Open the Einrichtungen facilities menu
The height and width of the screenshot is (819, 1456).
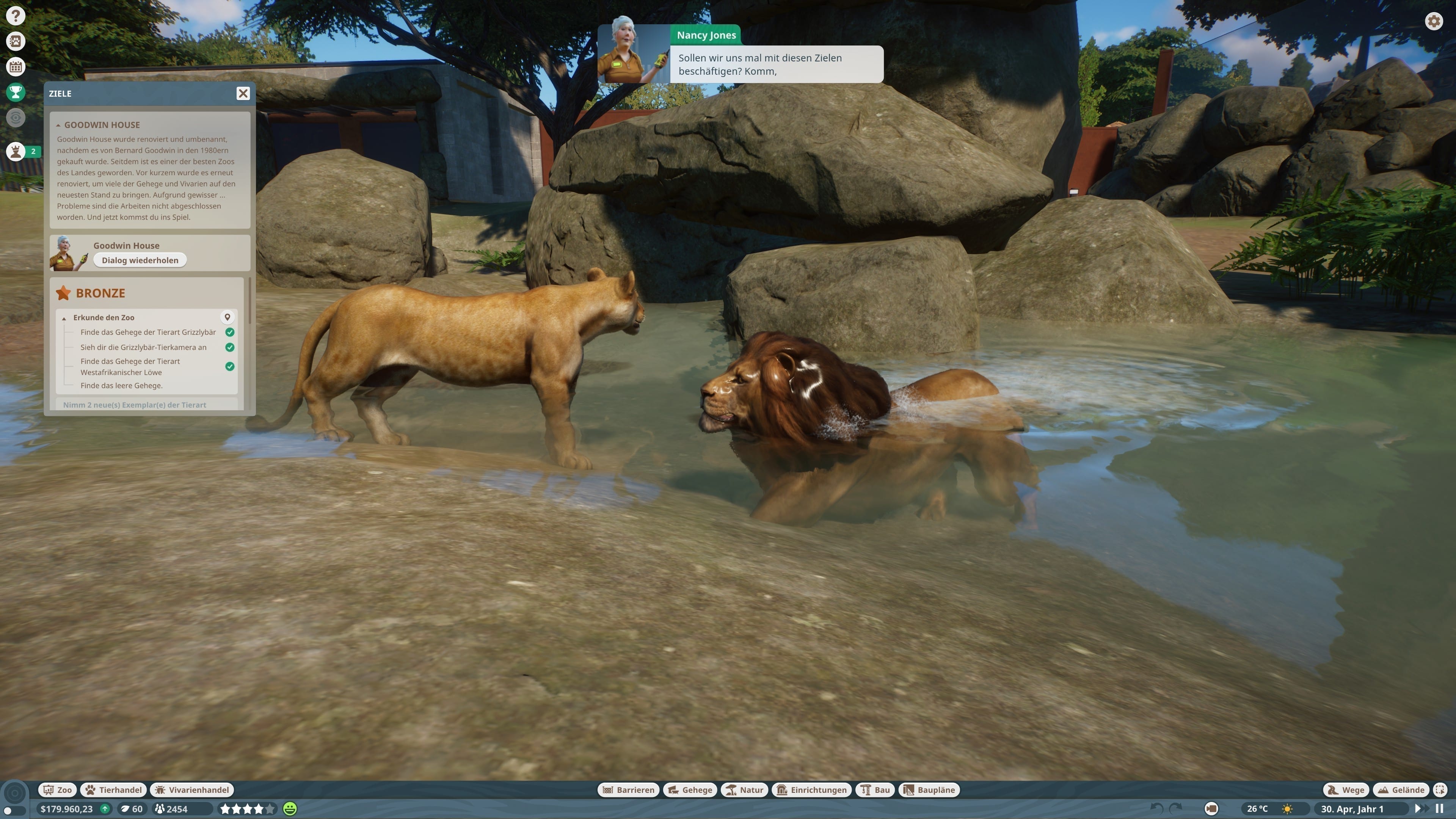pyautogui.click(x=812, y=789)
